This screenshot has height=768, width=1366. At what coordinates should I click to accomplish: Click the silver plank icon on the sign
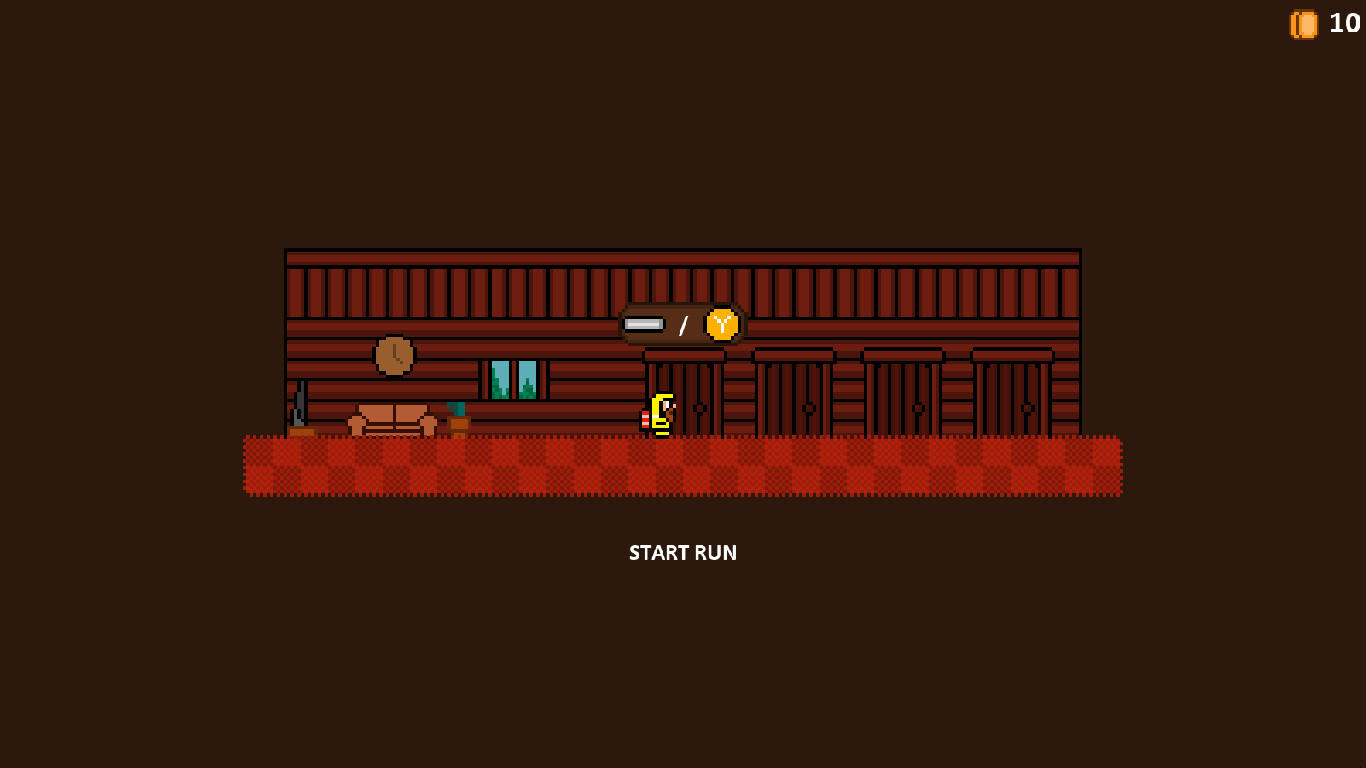[x=644, y=324]
